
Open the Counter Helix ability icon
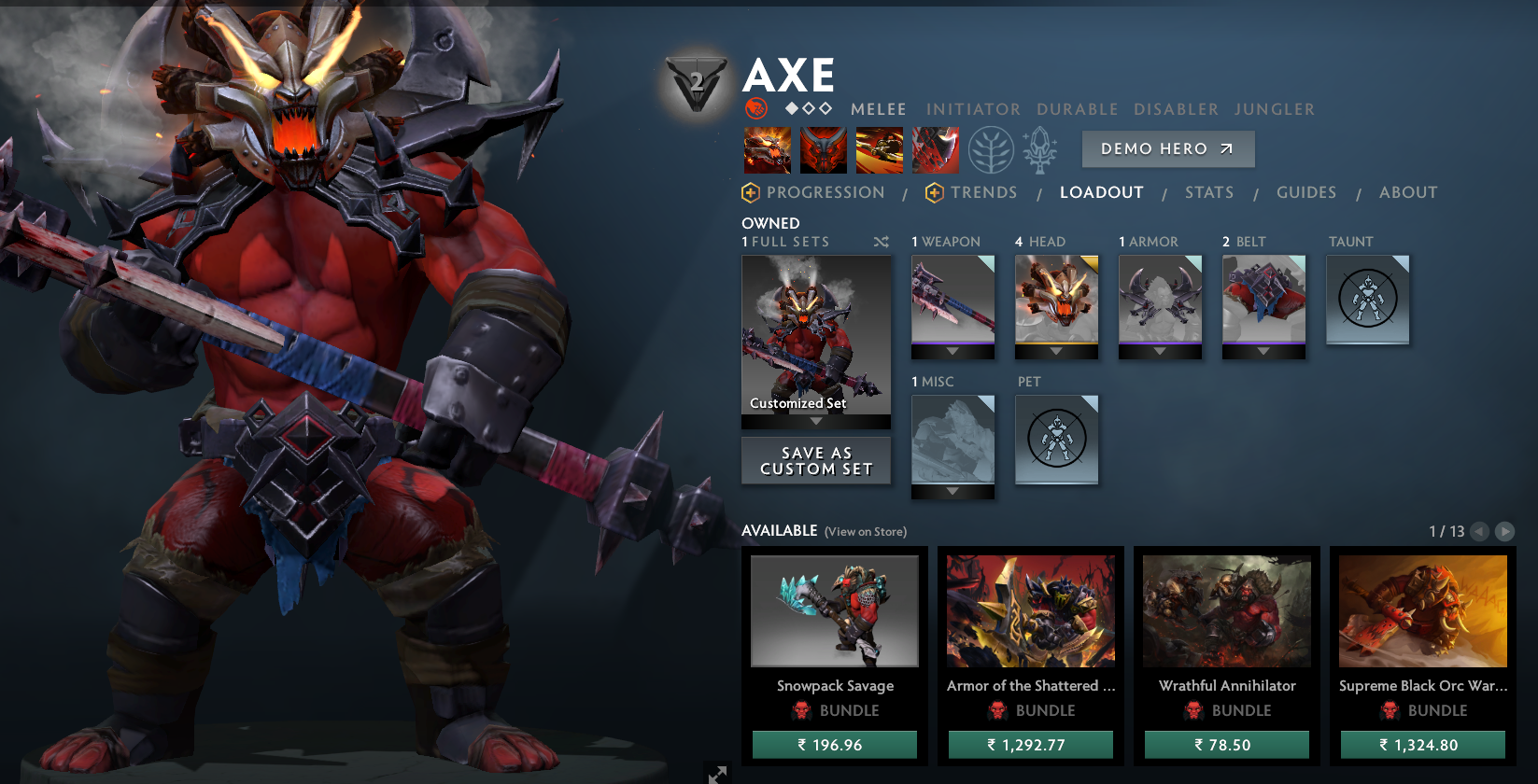point(879,149)
